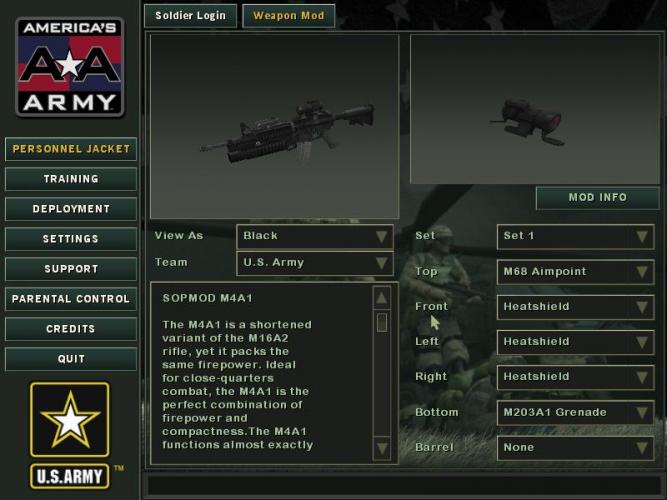View the Credits screen
Screen dimensions: 667x500
(71, 329)
